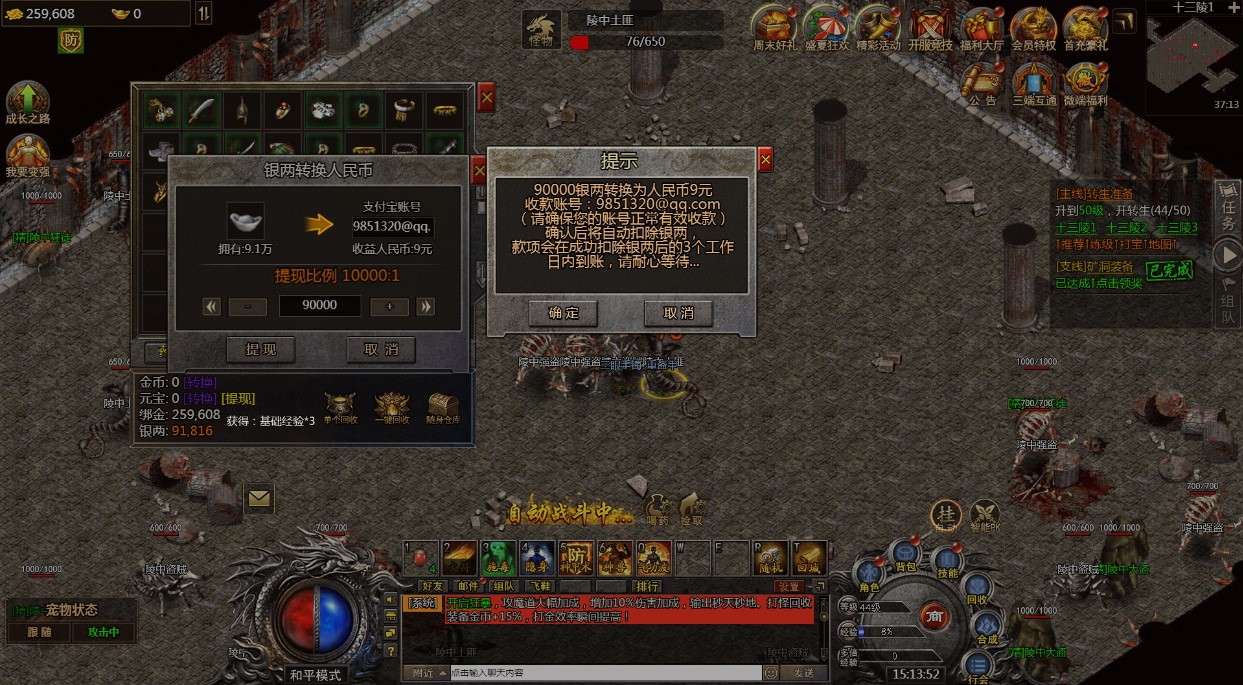
Task: Edit the 支付宝账号 account field
Action: [x=392, y=226]
